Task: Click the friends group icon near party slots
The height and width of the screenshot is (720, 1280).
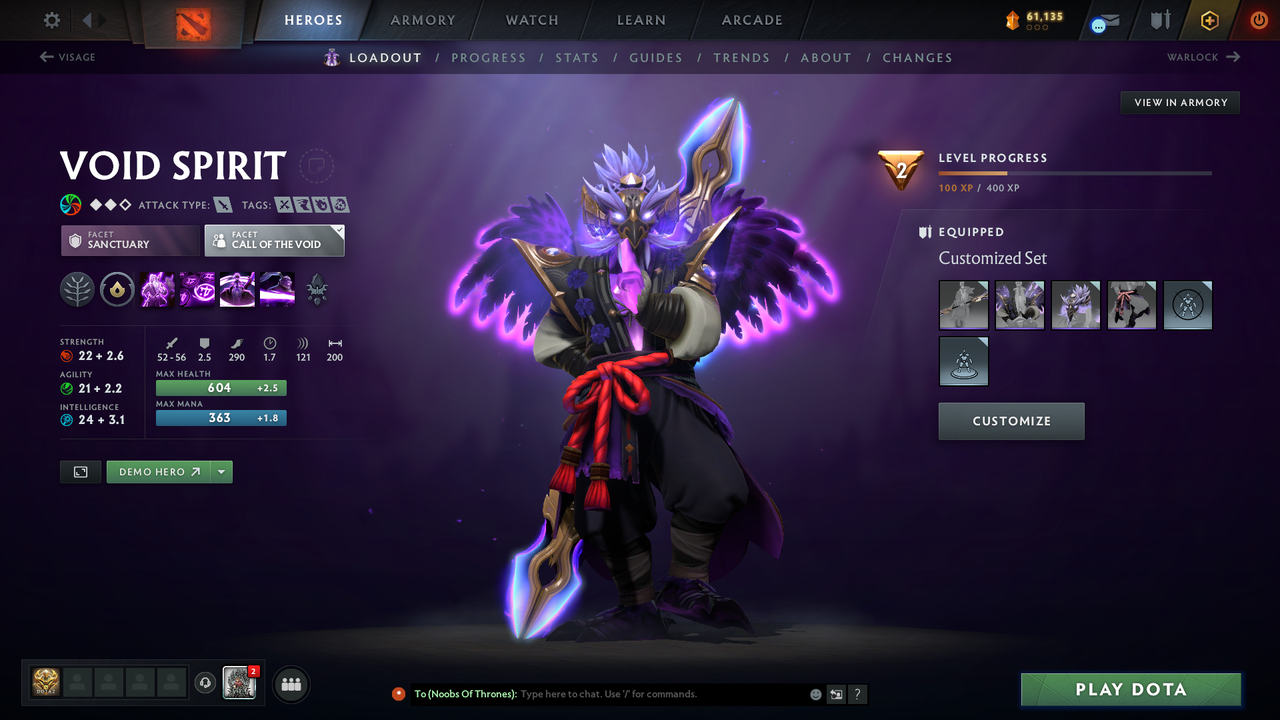Action: (290, 683)
